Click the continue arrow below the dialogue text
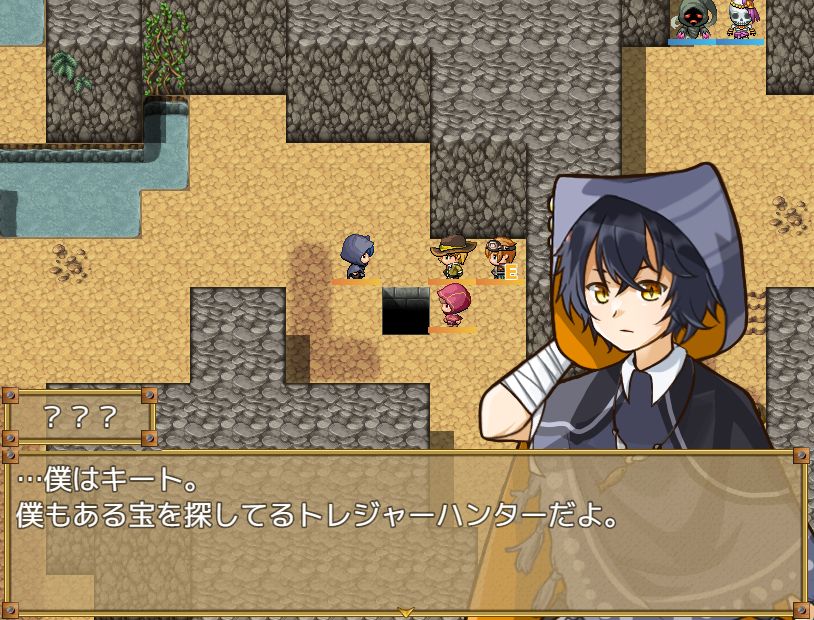This screenshot has width=814, height=620. [x=406, y=611]
